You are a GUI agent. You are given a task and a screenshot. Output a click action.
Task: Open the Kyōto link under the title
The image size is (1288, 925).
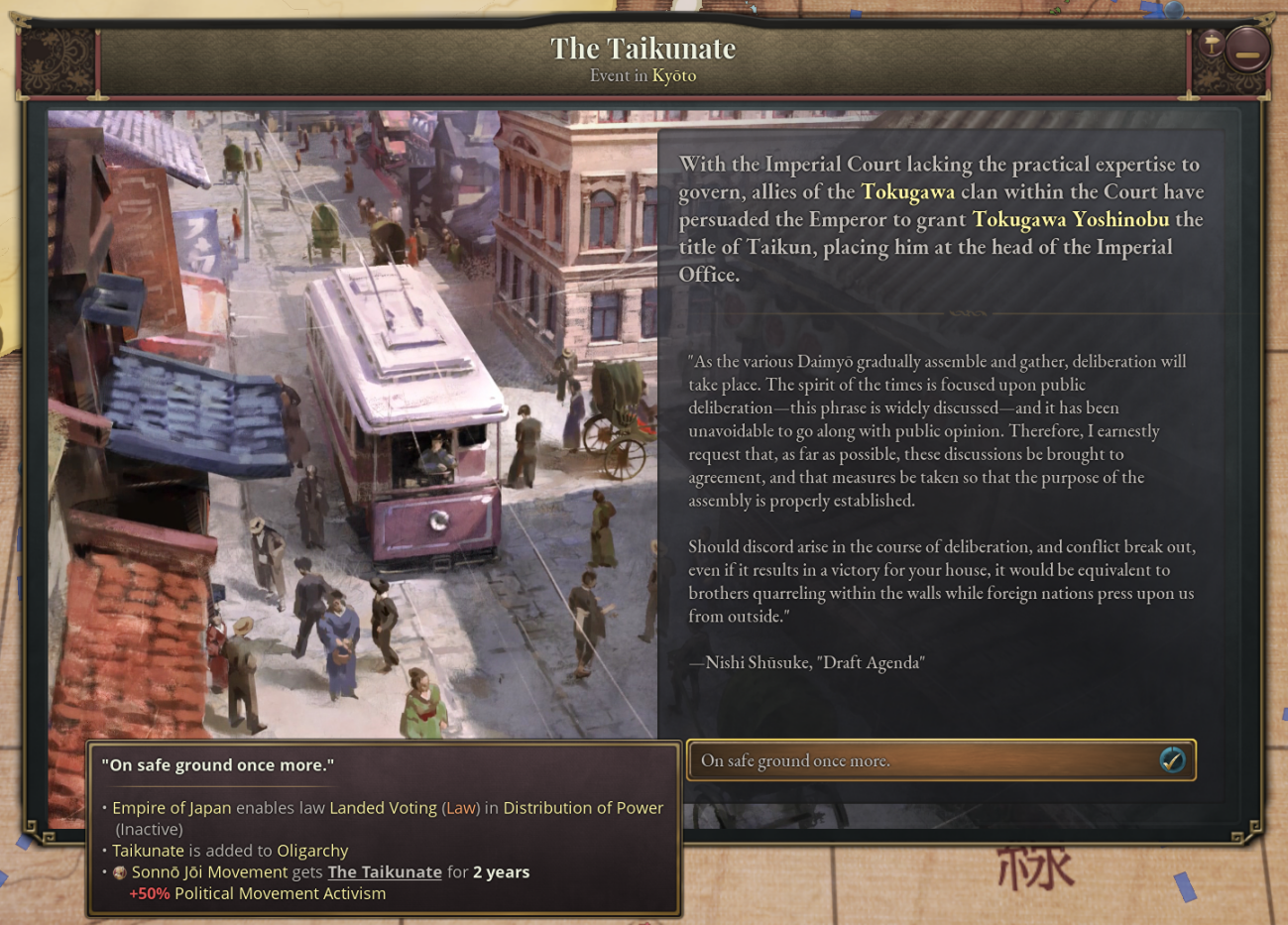coord(673,76)
